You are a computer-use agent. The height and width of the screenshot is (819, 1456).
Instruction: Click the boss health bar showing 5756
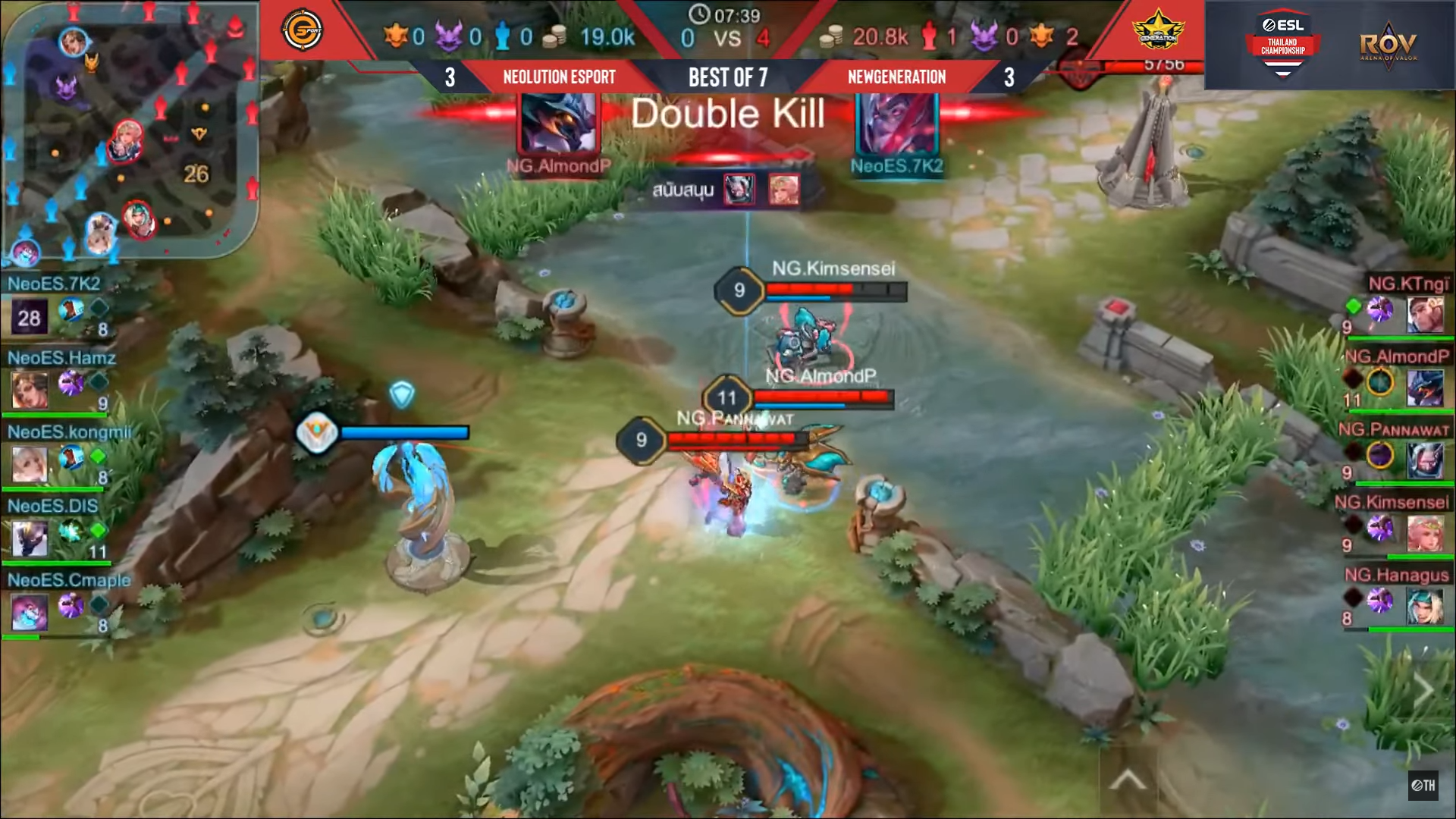1162,66
